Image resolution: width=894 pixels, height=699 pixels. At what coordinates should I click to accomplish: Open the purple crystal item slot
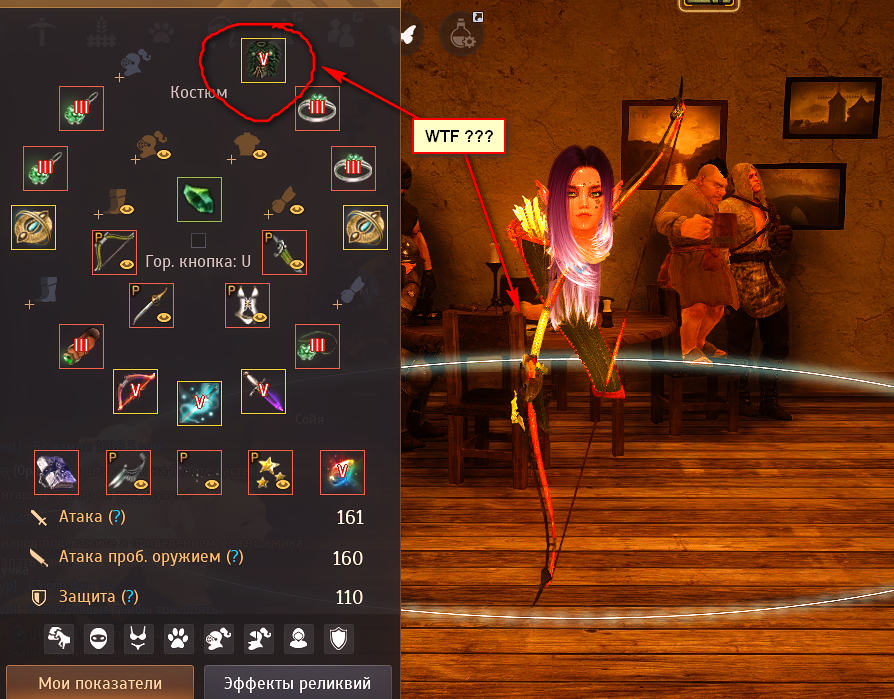[x=56, y=472]
